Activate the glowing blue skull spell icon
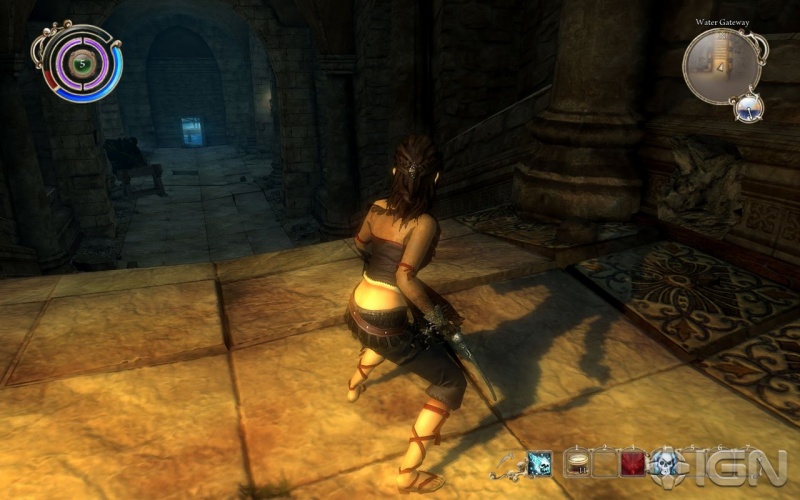 pyautogui.click(x=540, y=463)
